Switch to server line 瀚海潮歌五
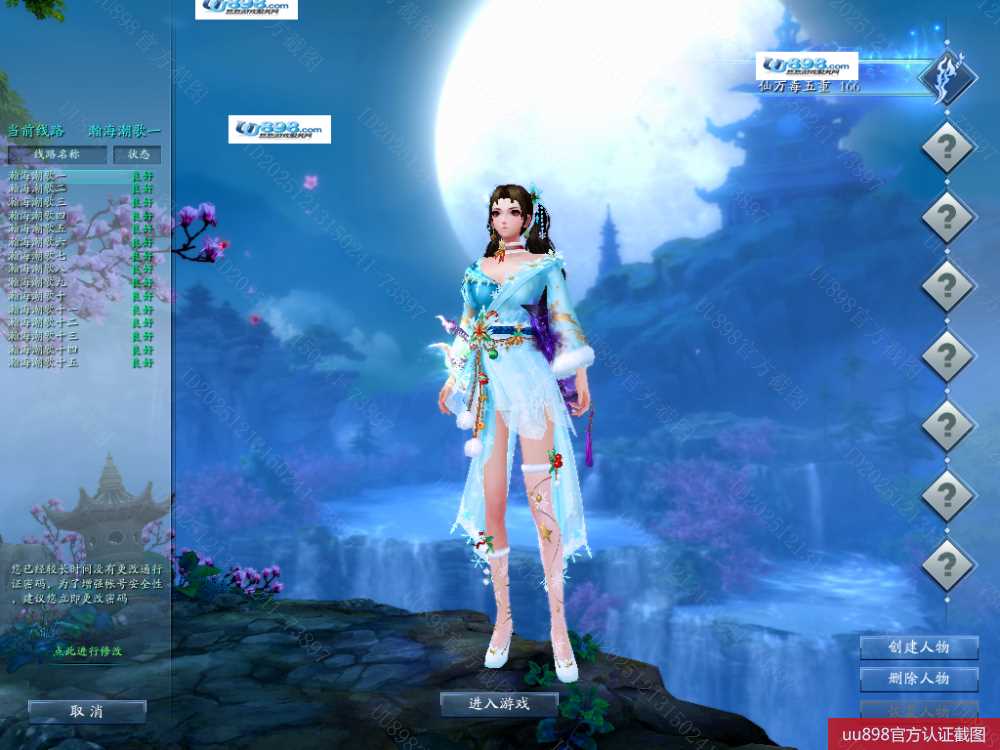The width and height of the screenshot is (1000, 750). [x=38, y=229]
